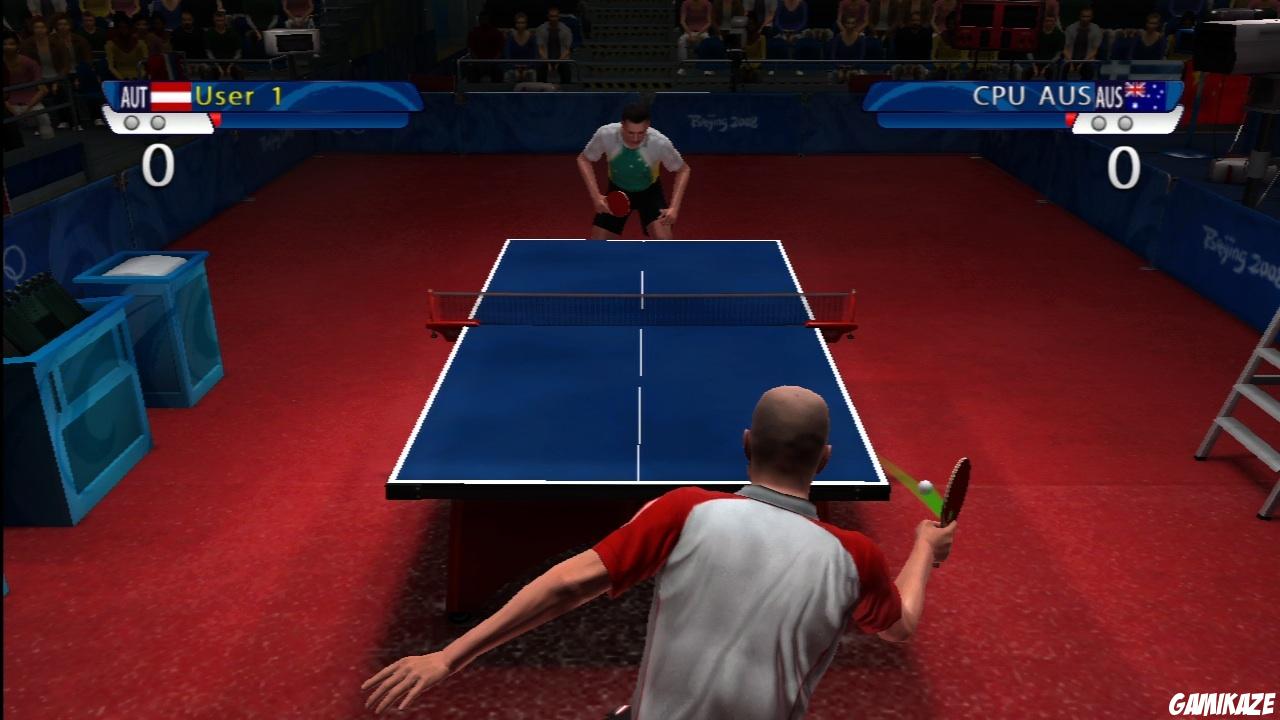Toggle the second game indicator circle for User 1
Image resolution: width=1280 pixels, height=720 pixels.
(x=160, y=122)
